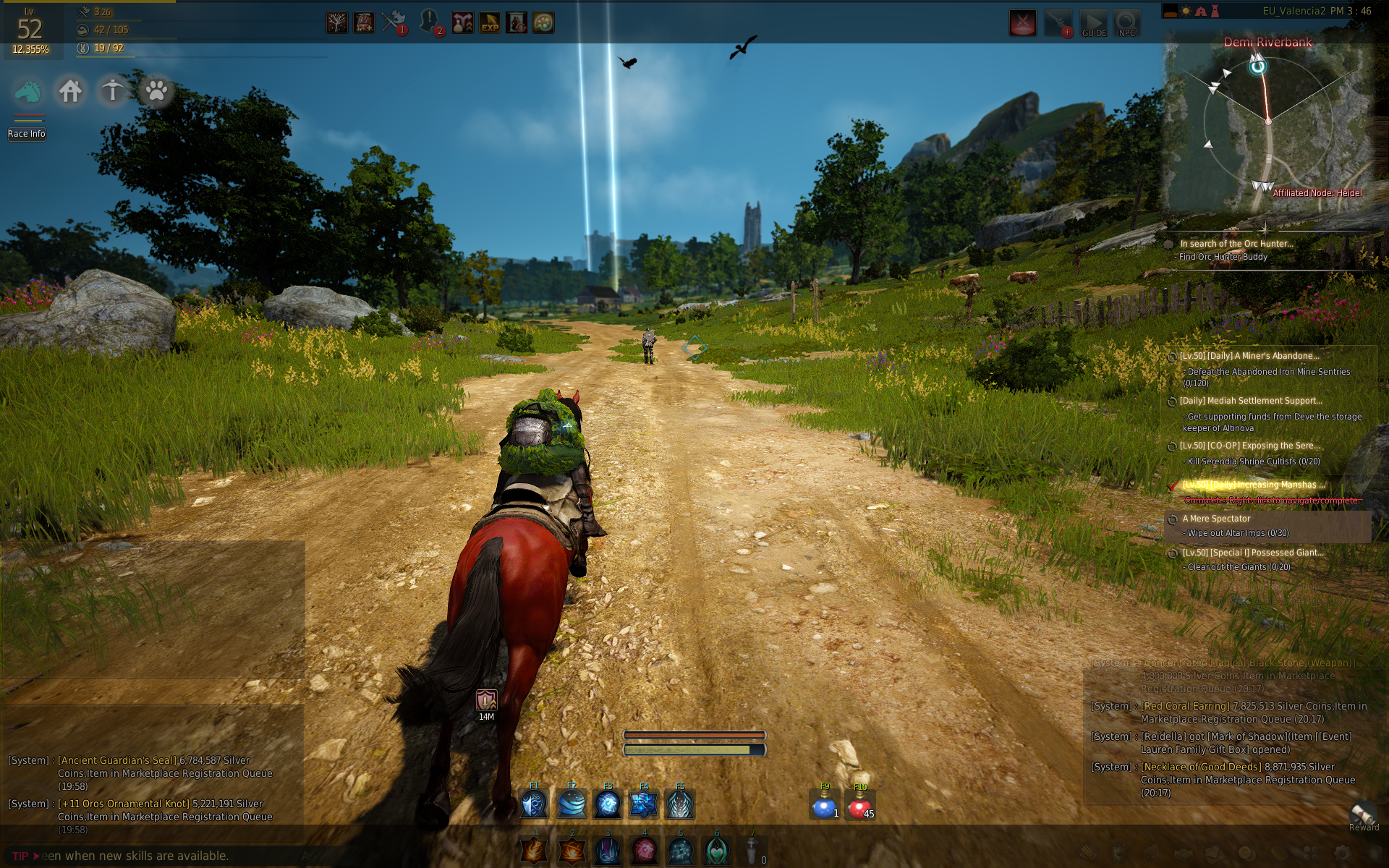Click the worker pickaxe icon
1389x868 pixels.
(x=113, y=91)
